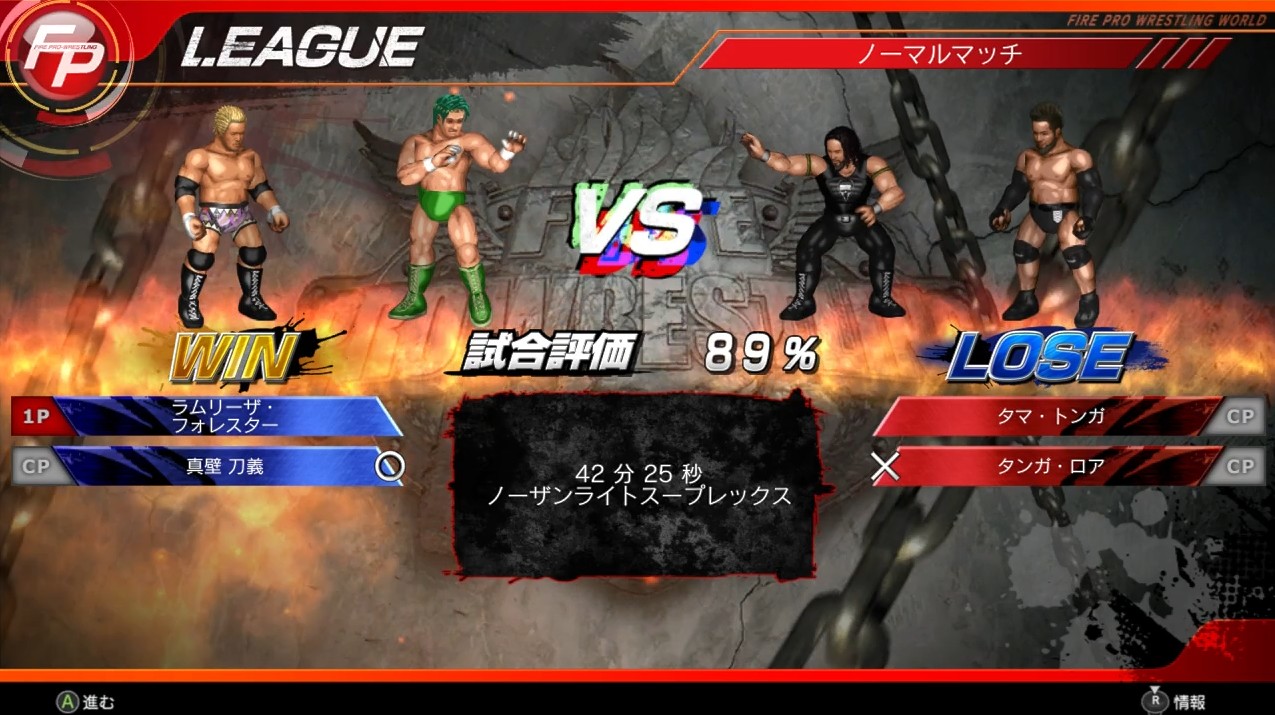Choose the タンガ・ロア name row
This screenshot has height=715, width=1275.
(1050, 466)
